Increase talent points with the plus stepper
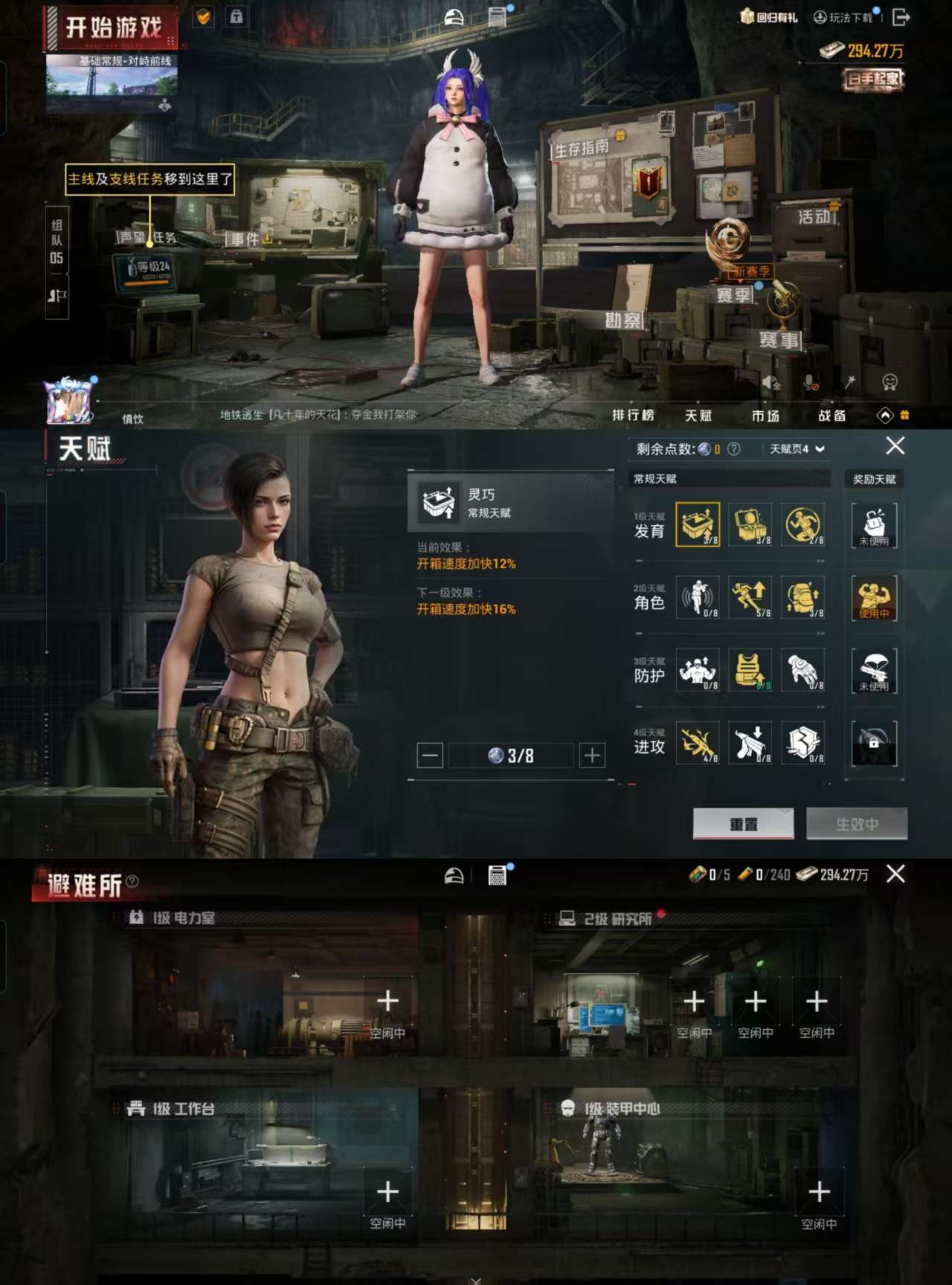 coord(591,755)
